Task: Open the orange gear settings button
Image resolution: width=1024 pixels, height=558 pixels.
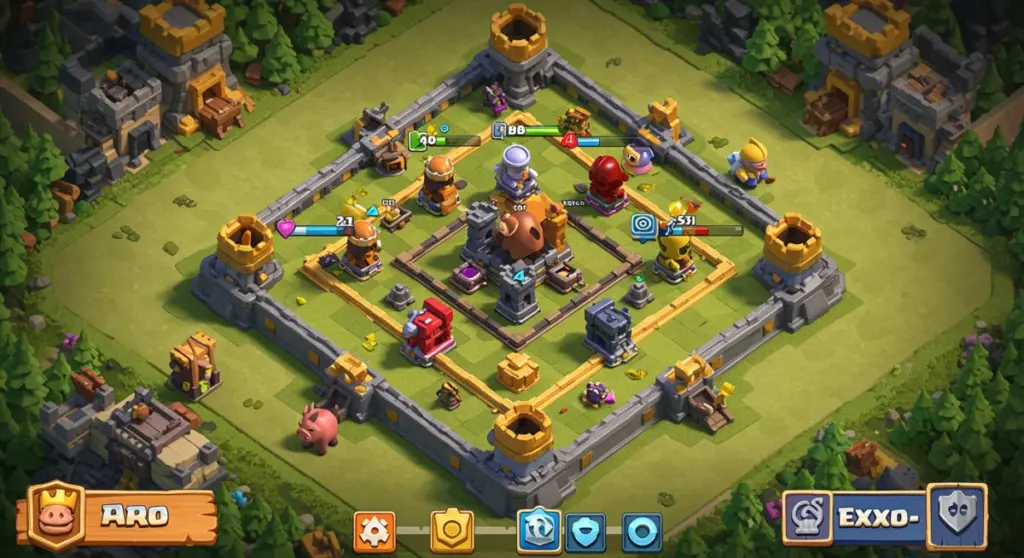Action: [x=374, y=531]
